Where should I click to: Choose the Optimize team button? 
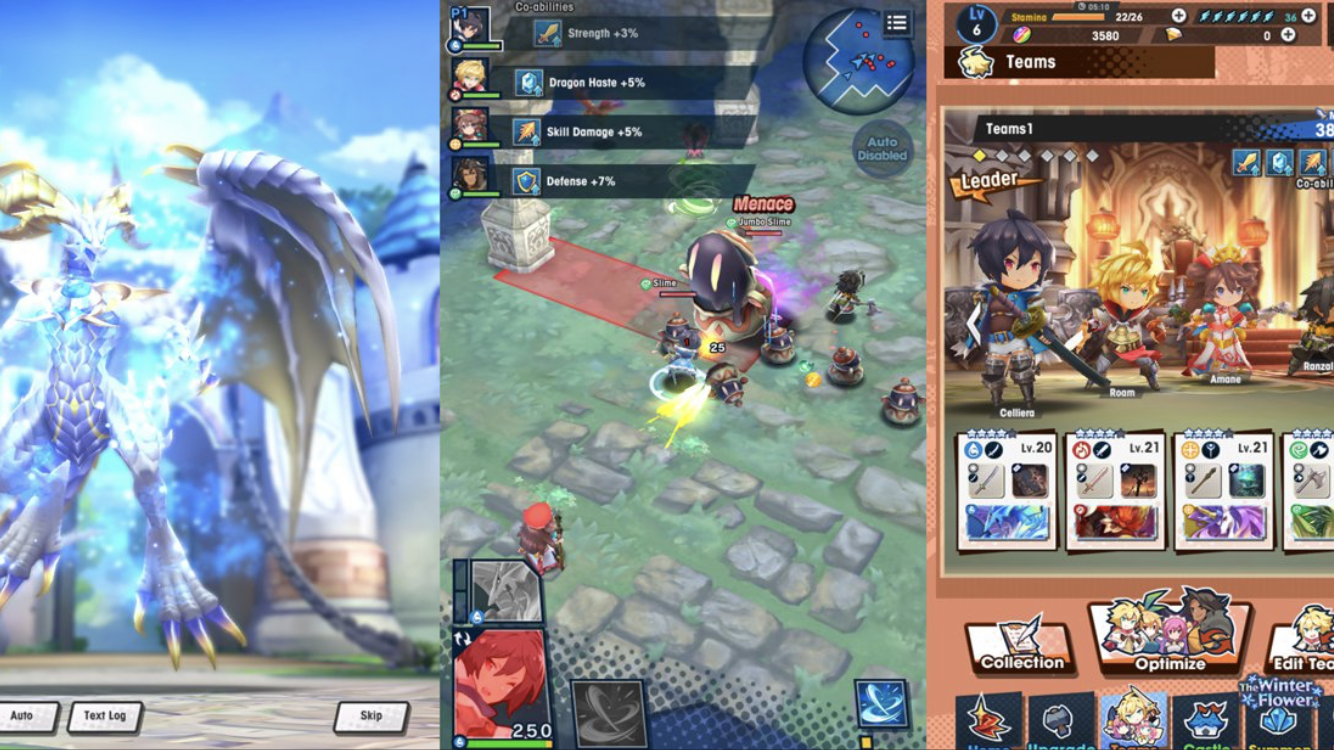1169,634
